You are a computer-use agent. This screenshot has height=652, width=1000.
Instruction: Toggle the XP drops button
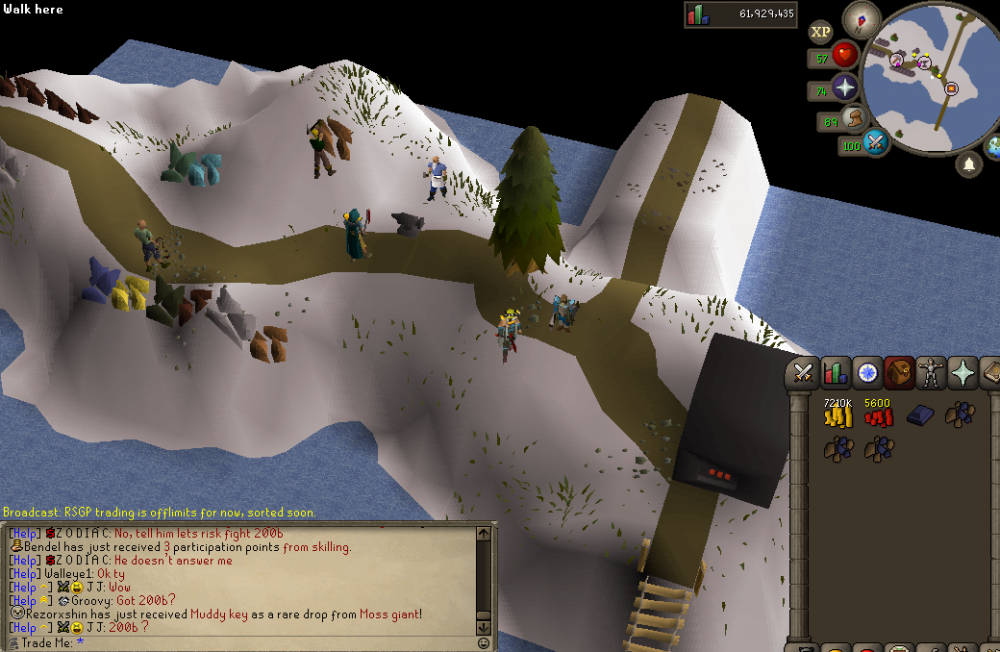(x=821, y=32)
